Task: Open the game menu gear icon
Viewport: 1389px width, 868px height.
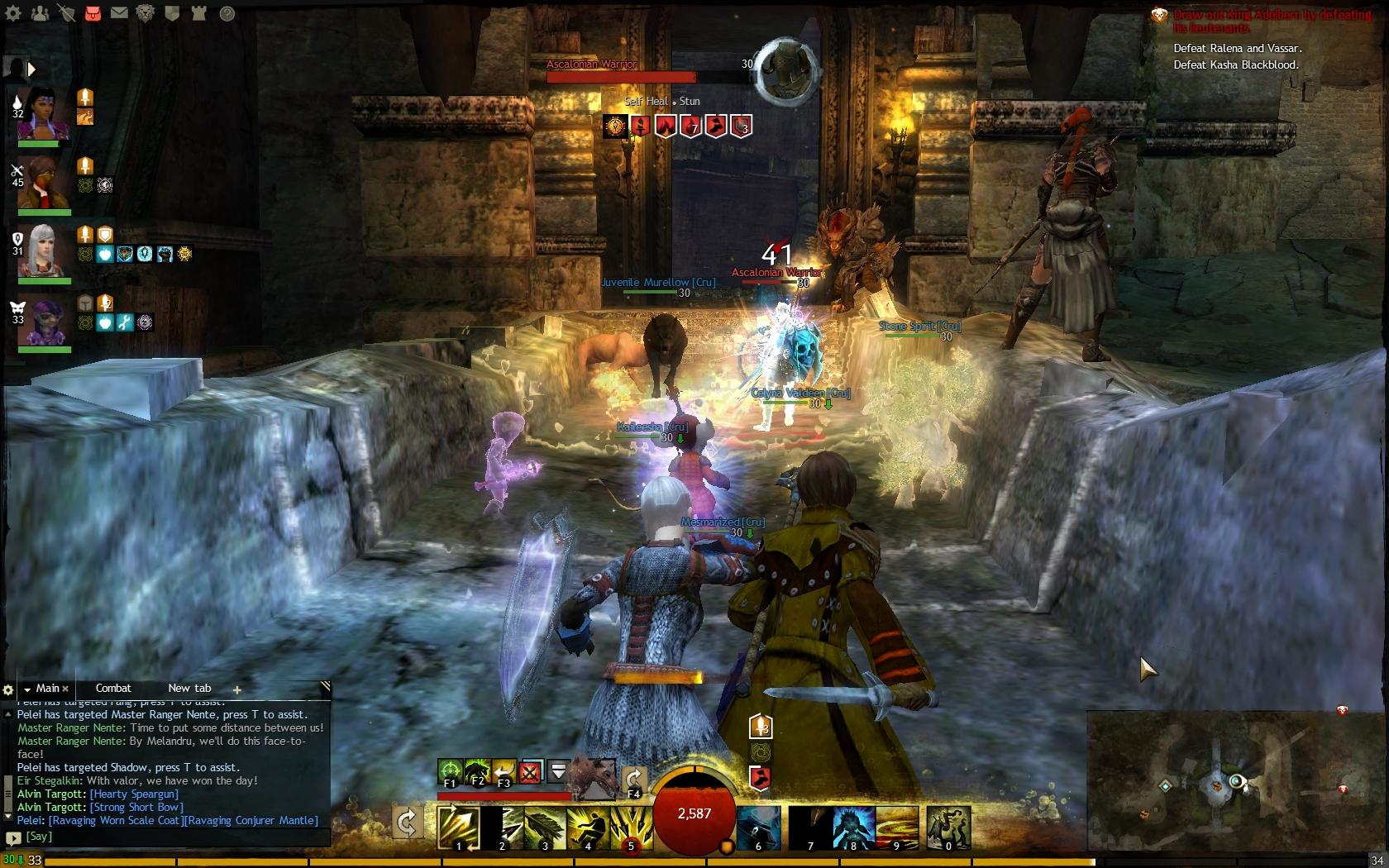Action: (13, 13)
